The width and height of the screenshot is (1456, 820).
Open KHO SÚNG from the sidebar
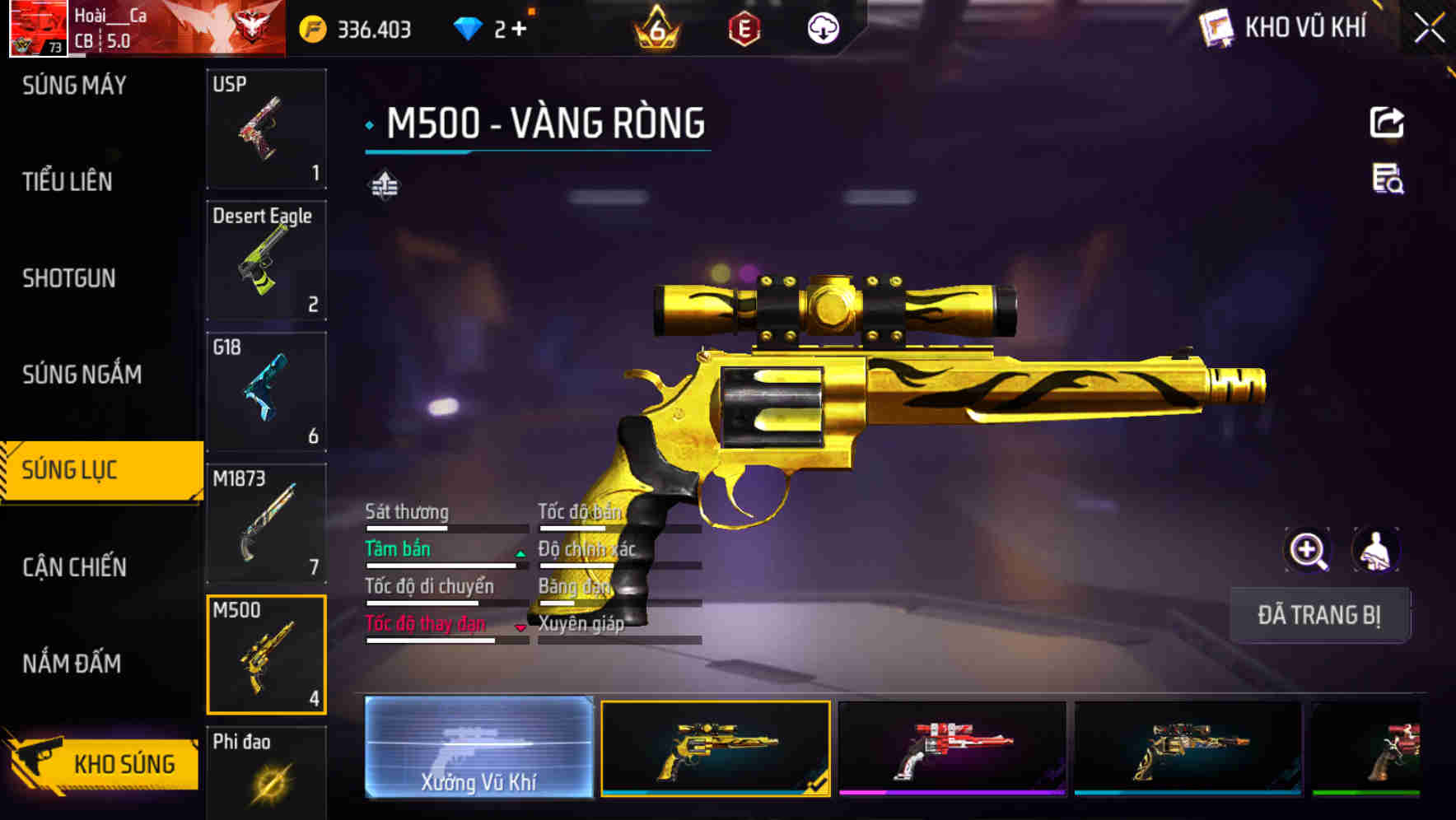click(100, 762)
